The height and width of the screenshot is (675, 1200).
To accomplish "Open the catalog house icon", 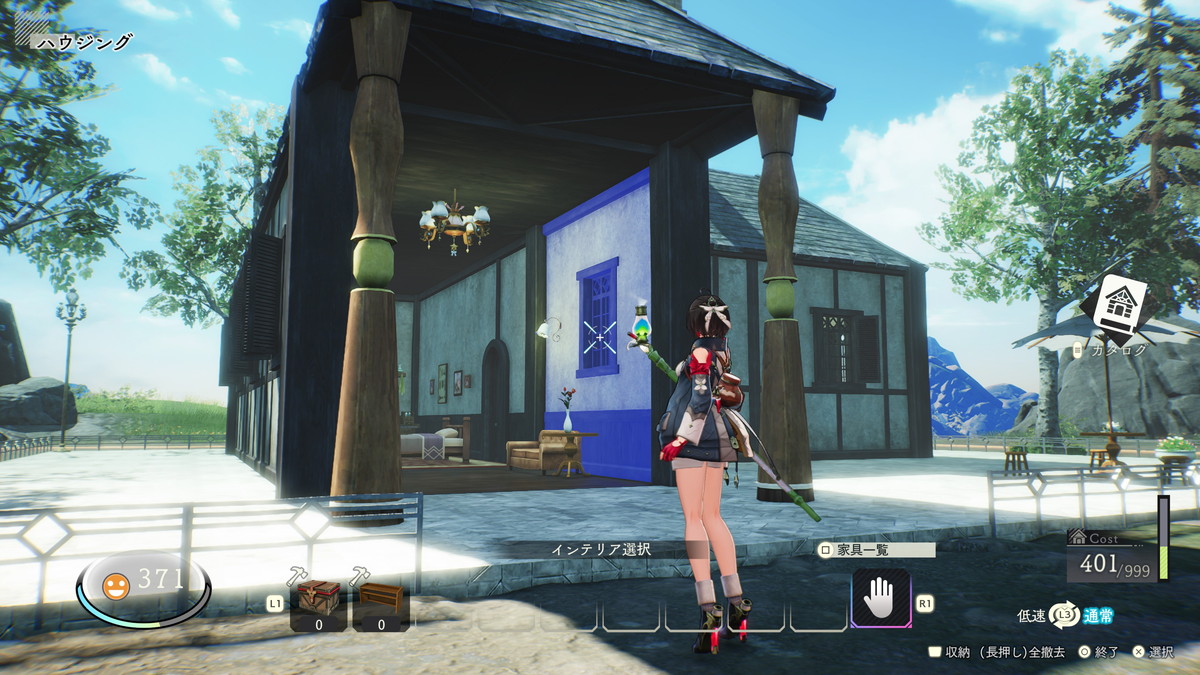I will point(1118,306).
